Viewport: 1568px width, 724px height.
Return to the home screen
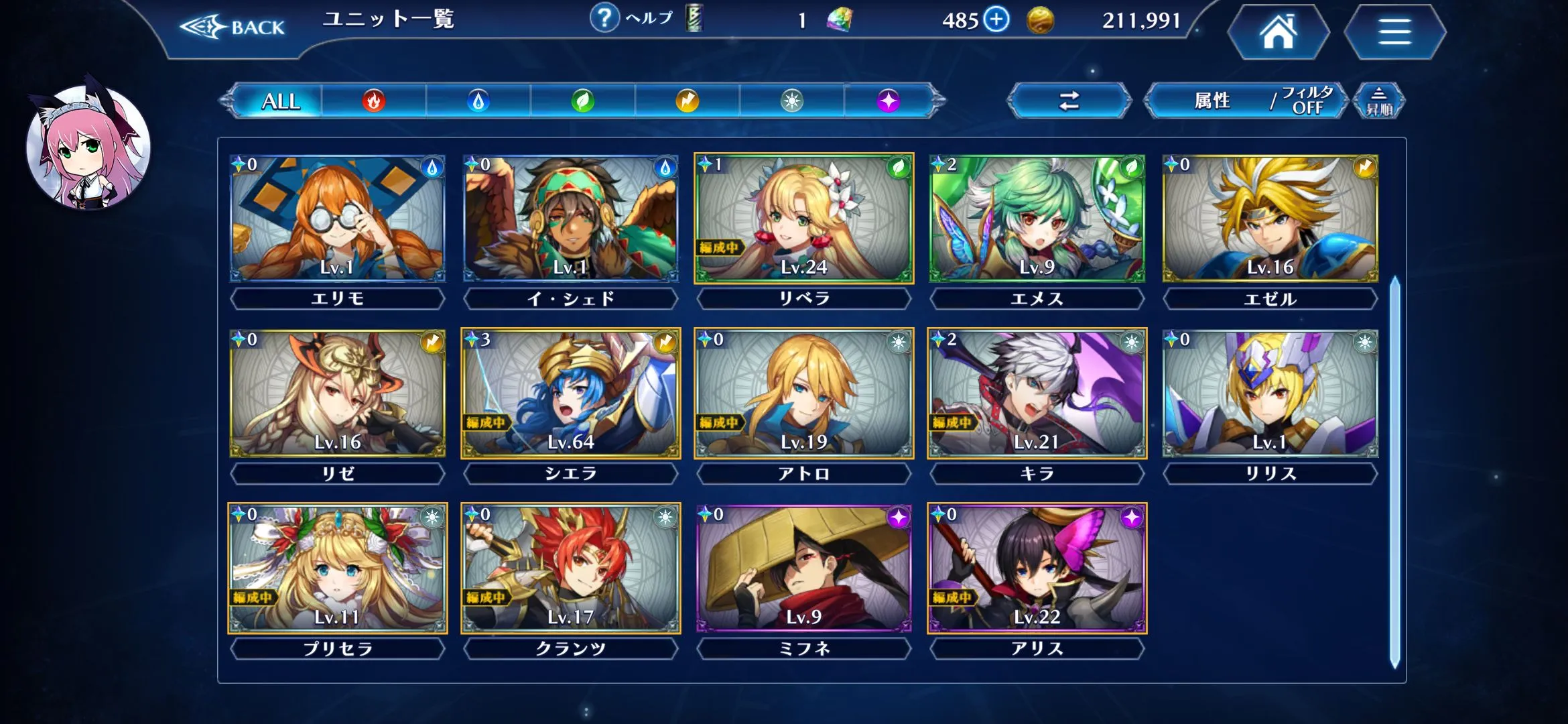1278,32
